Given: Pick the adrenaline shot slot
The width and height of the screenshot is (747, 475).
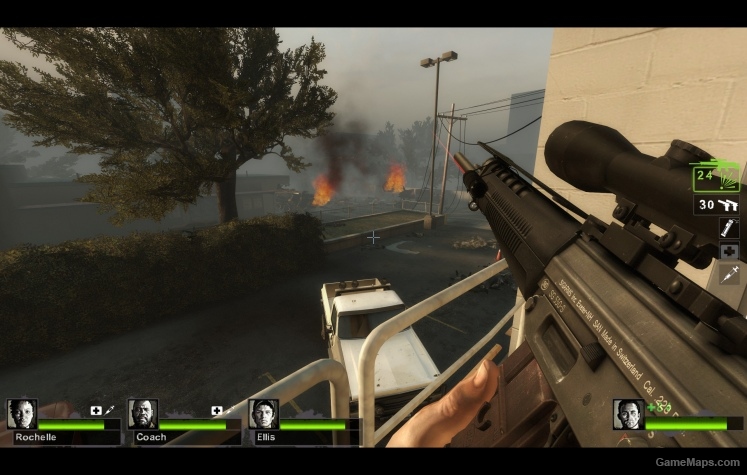Looking at the screenshot, I should (729, 274).
